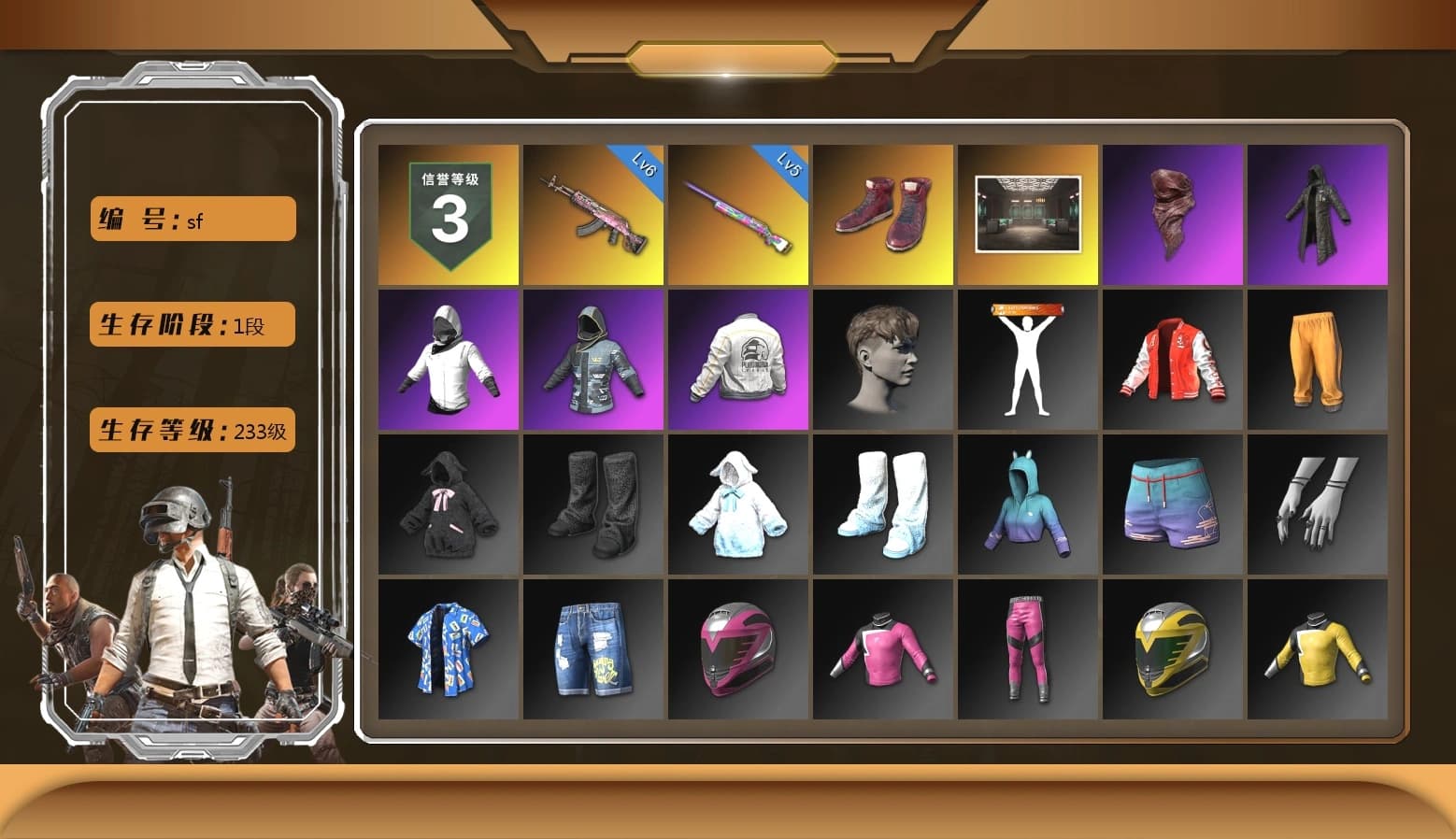Open the warehouse room preview image
This screenshot has height=839, width=1456.
pos(1027,213)
